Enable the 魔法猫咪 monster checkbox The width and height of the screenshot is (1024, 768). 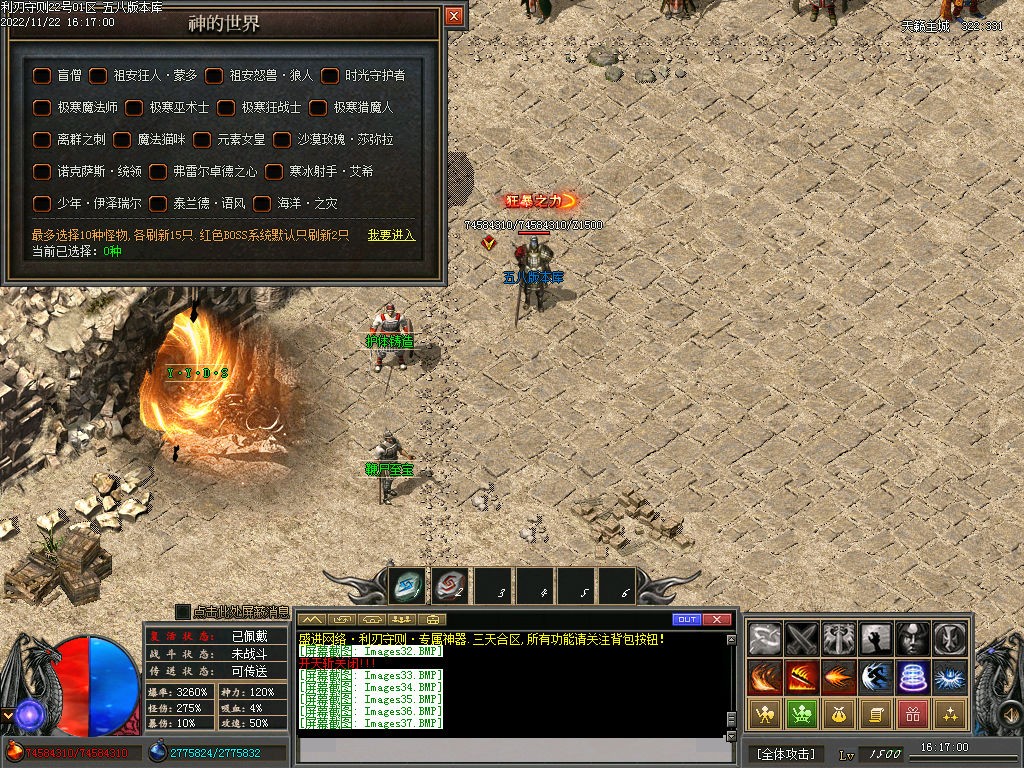(x=122, y=140)
